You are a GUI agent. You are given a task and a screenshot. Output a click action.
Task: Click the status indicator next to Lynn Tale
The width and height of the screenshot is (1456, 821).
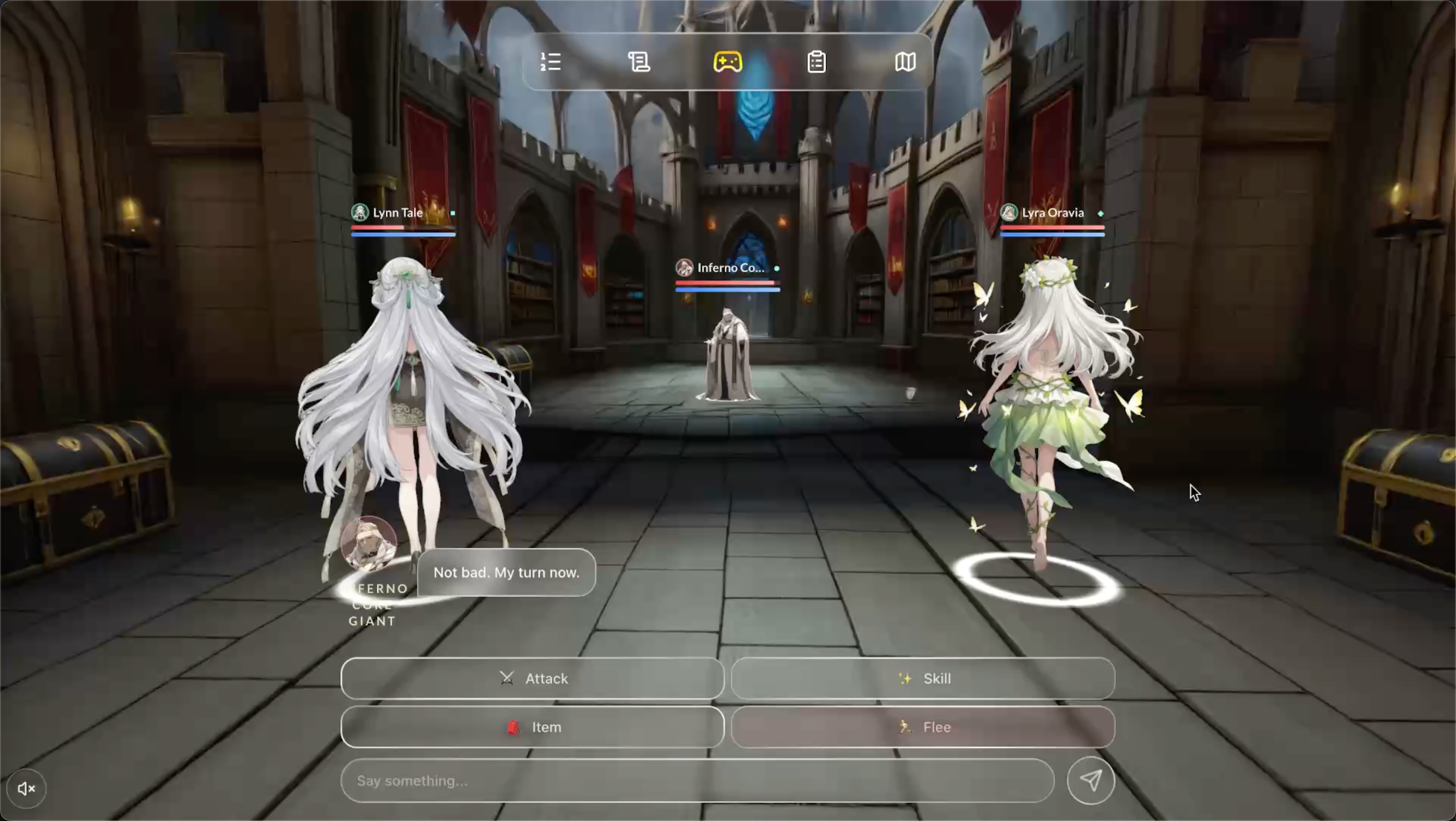point(452,213)
